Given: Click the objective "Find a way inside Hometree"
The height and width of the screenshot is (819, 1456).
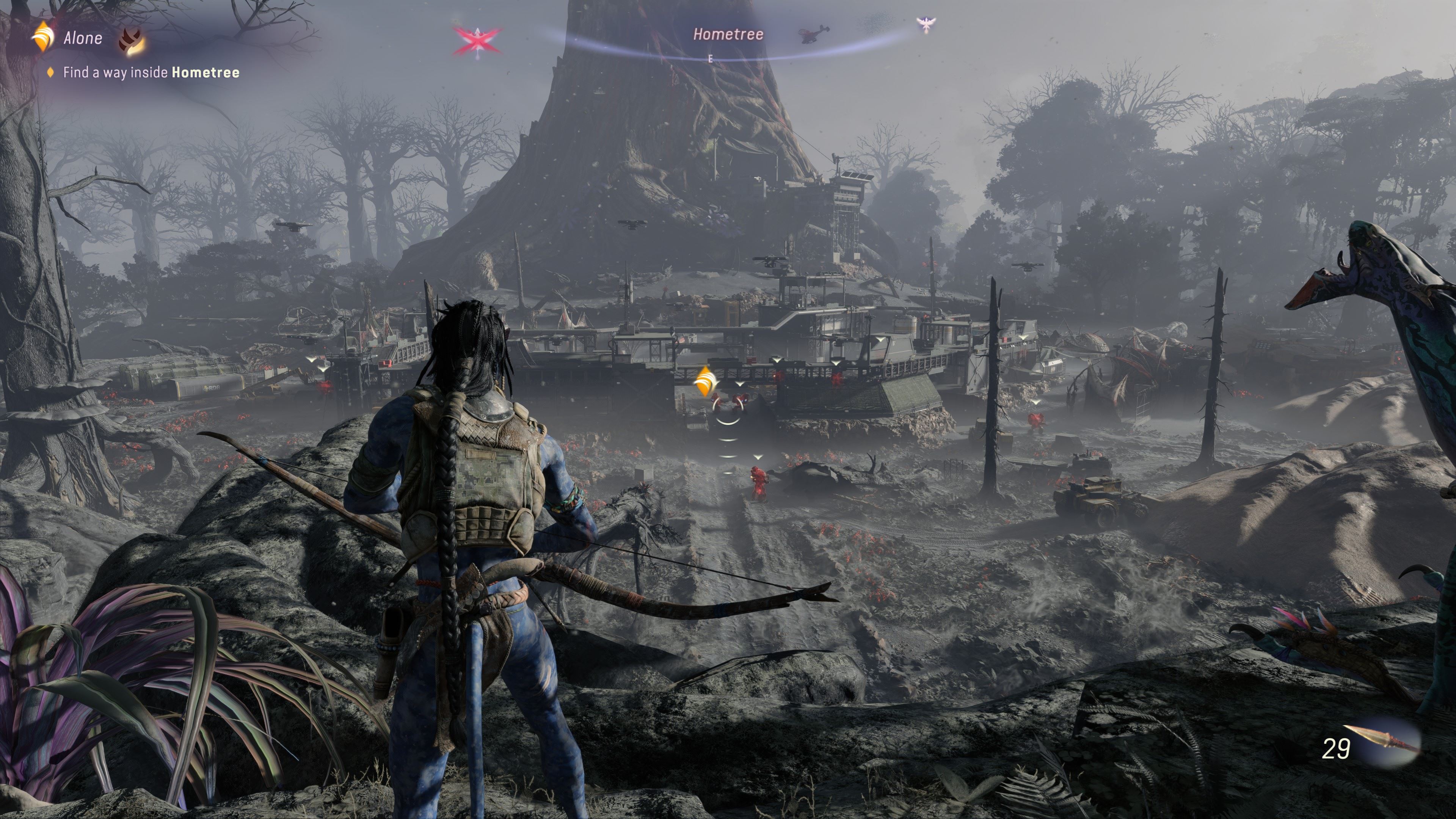Looking at the screenshot, I should pyautogui.click(x=151, y=72).
